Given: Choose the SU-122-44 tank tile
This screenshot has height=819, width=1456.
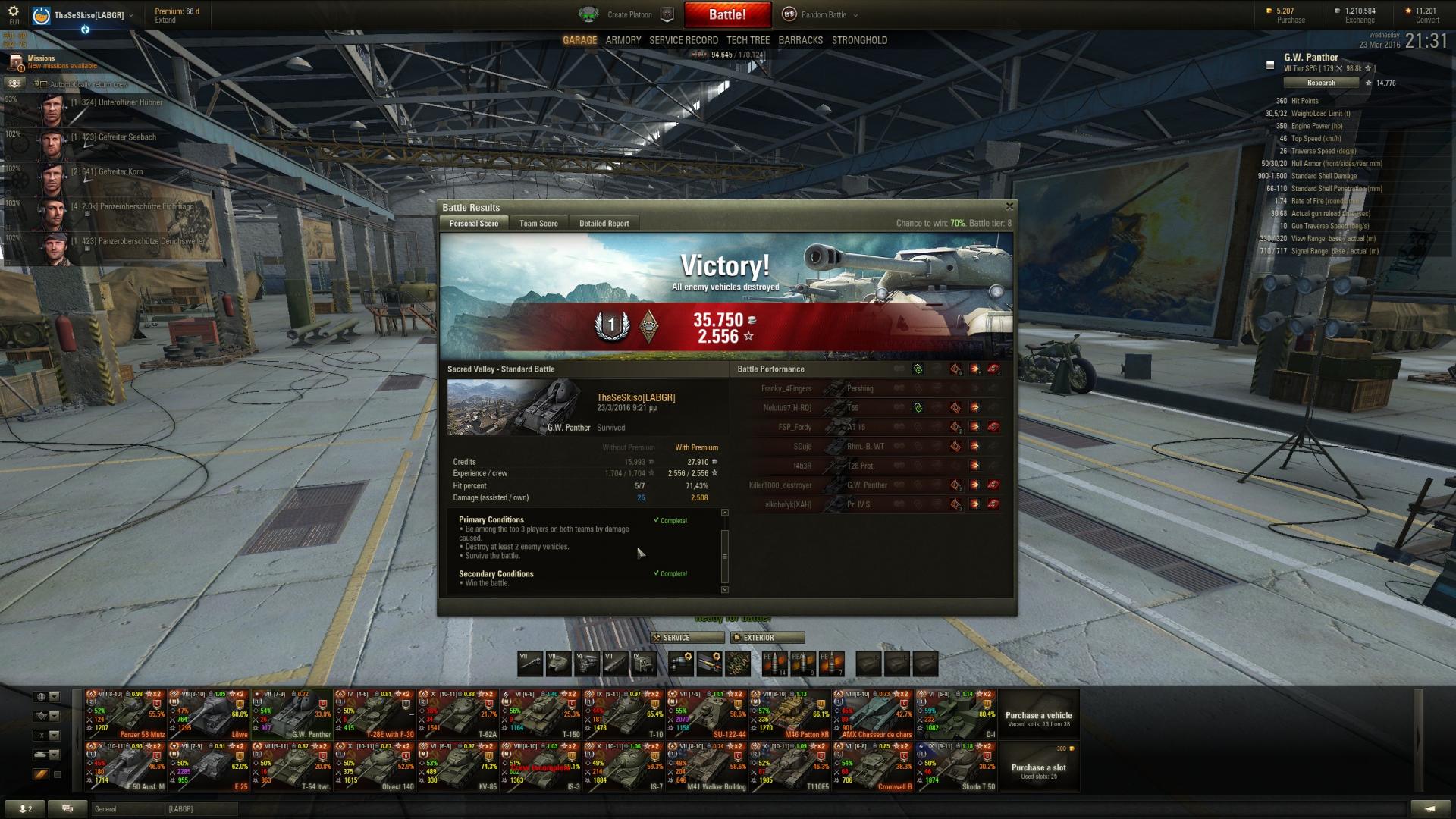Looking at the screenshot, I should tap(708, 714).
